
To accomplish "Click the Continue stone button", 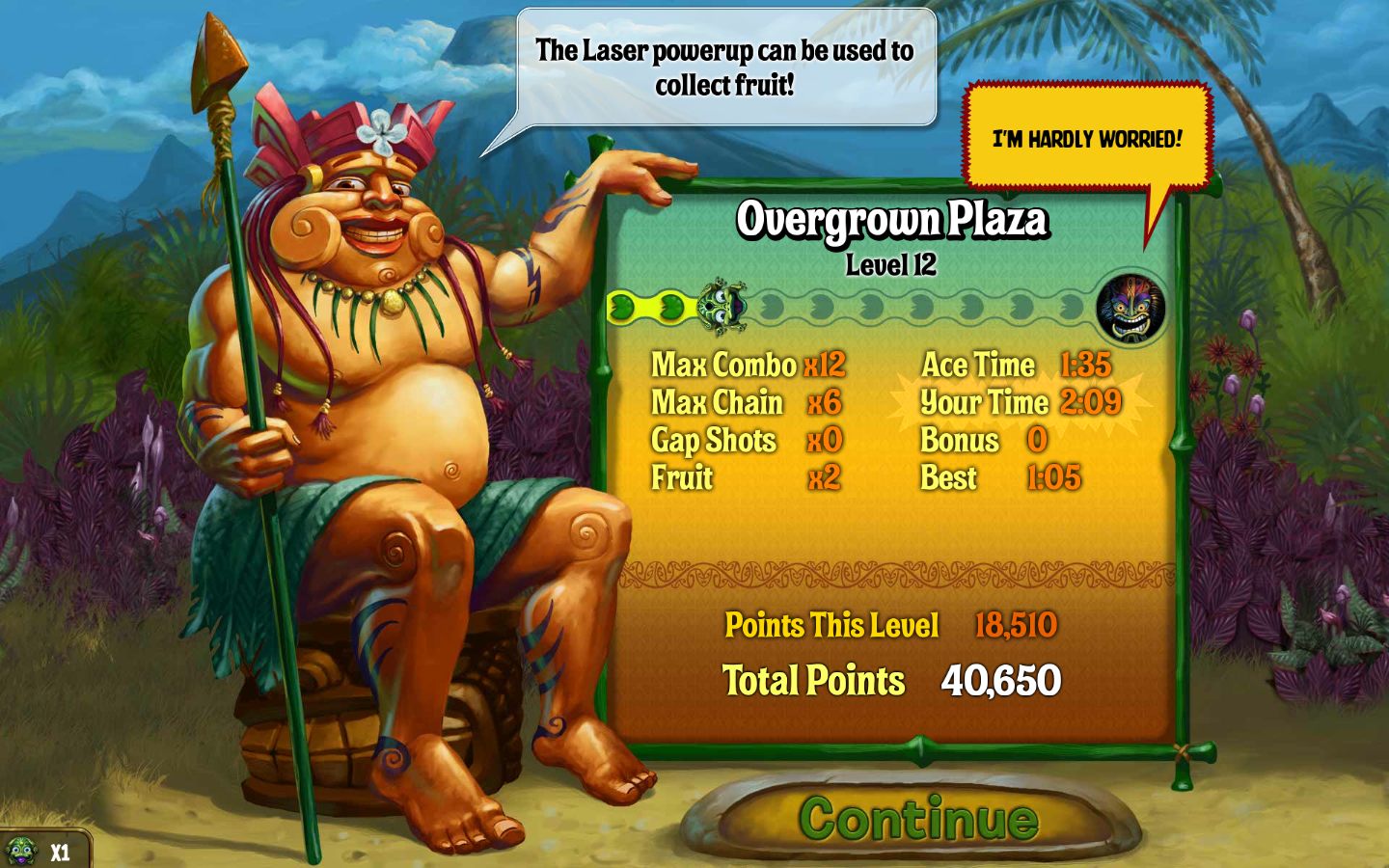I will (916, 819).
